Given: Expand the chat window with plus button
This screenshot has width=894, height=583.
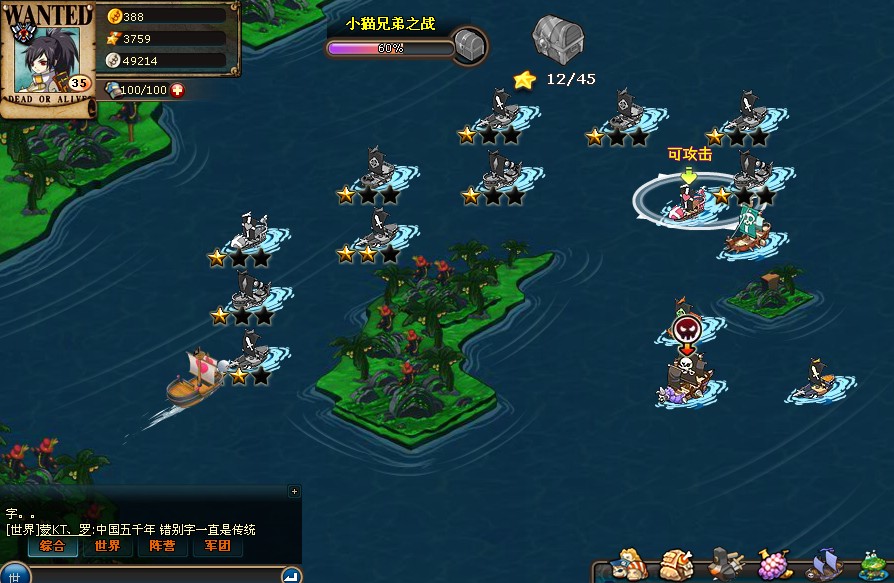Looking at the screenshot, I should pyautogui.click(x=293, y=491).
